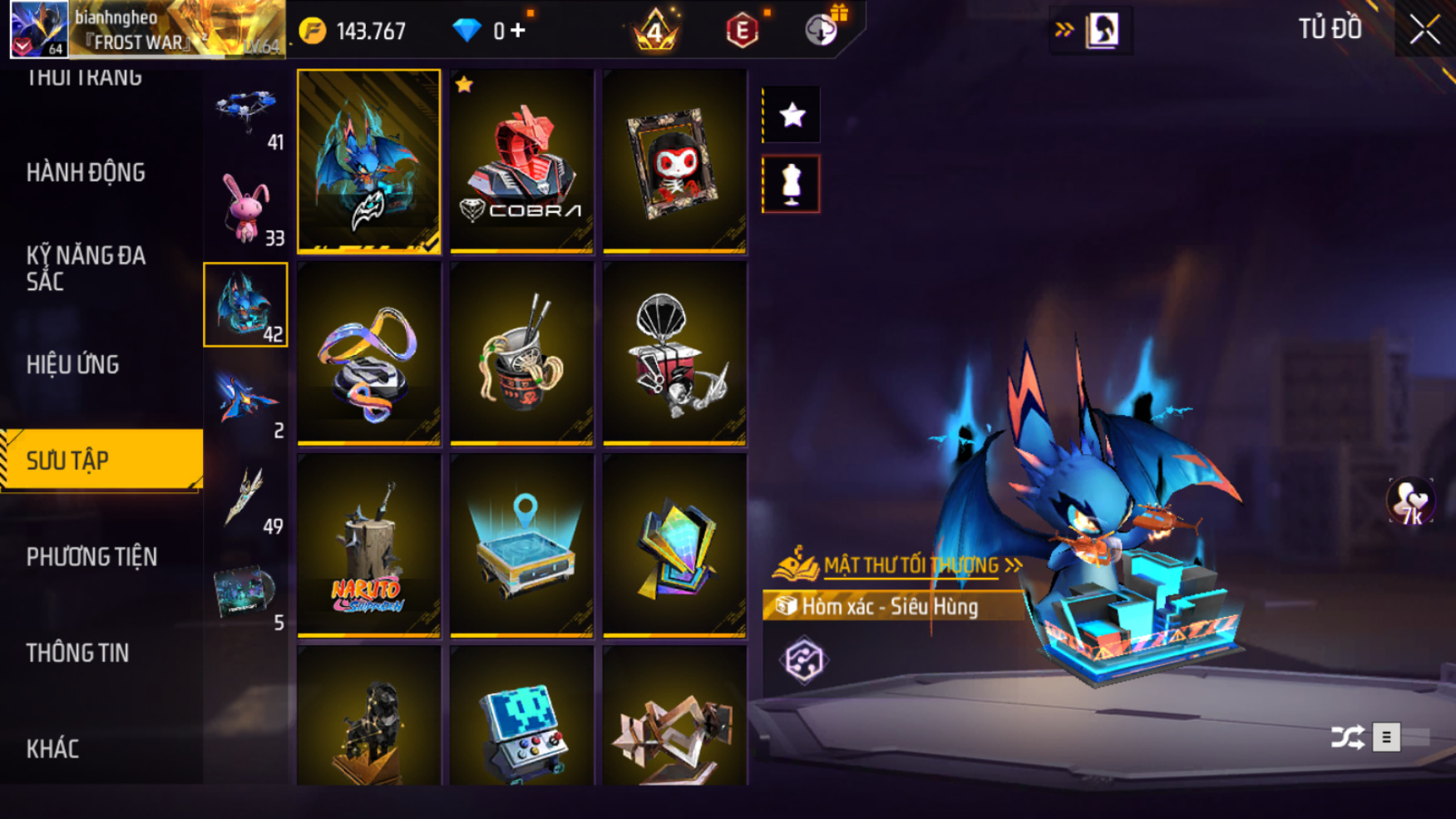Viewport: 1456px width, 819px height.
Task: Open the Phương Tiện category
Action: tap(91, 557)
